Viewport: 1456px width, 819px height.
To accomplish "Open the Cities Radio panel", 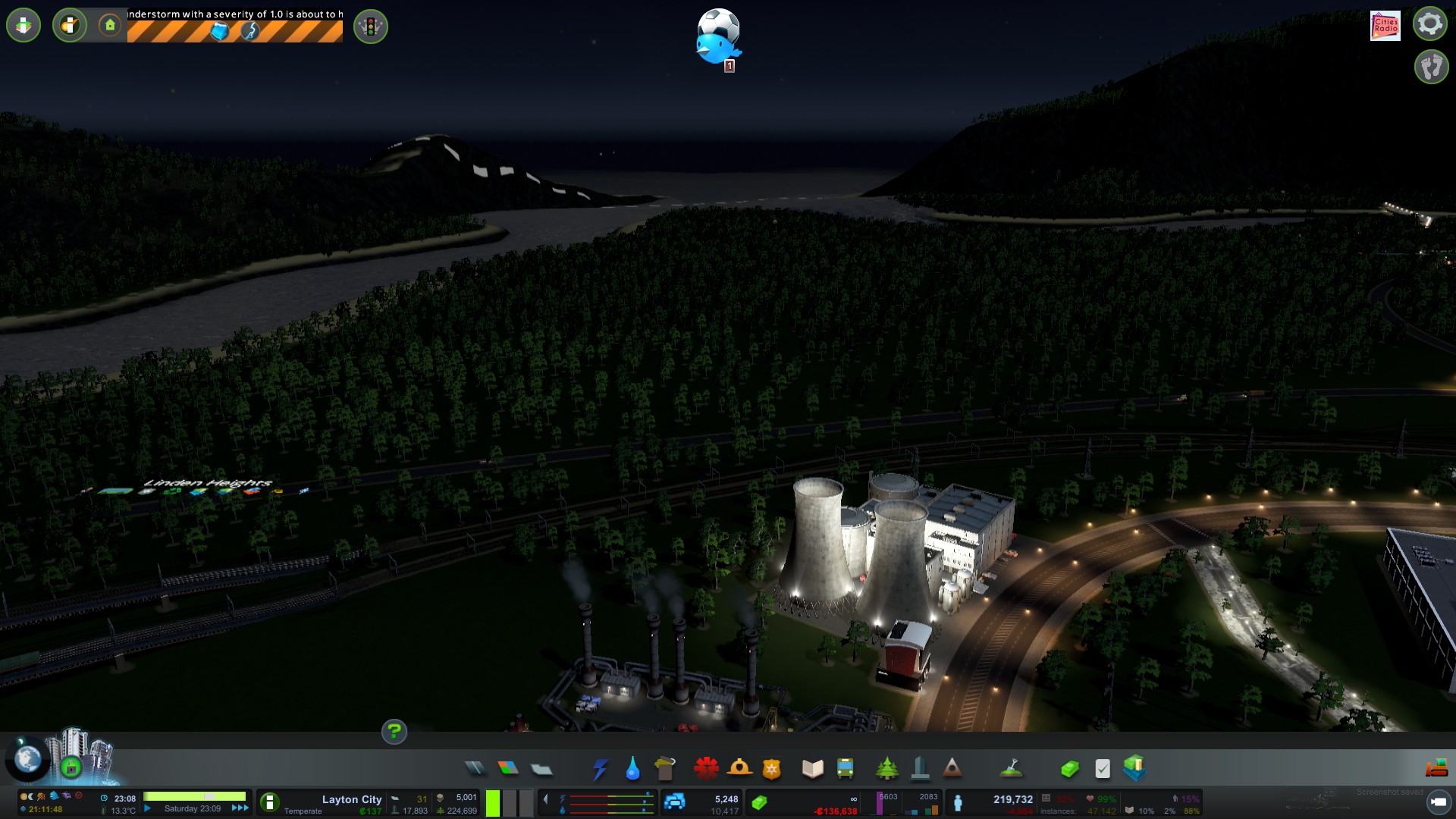I will (1385, 26).
